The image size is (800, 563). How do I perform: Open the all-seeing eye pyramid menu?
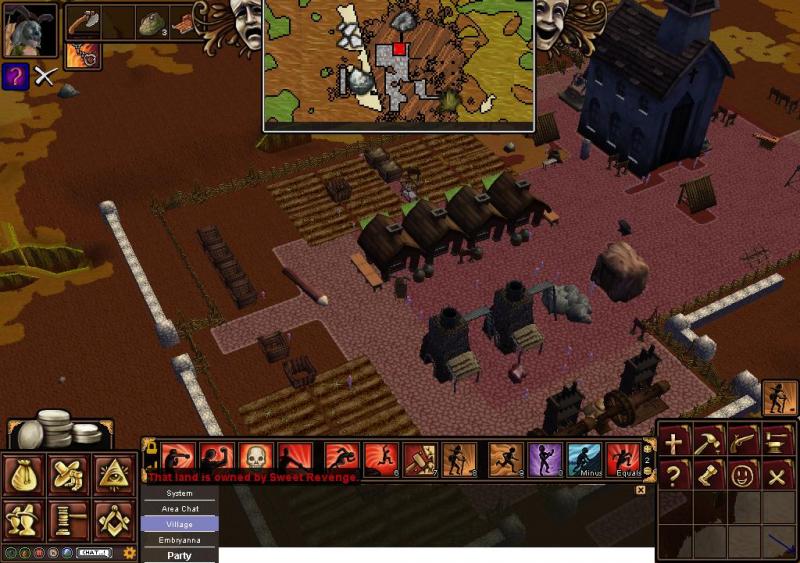pos(114,476)
